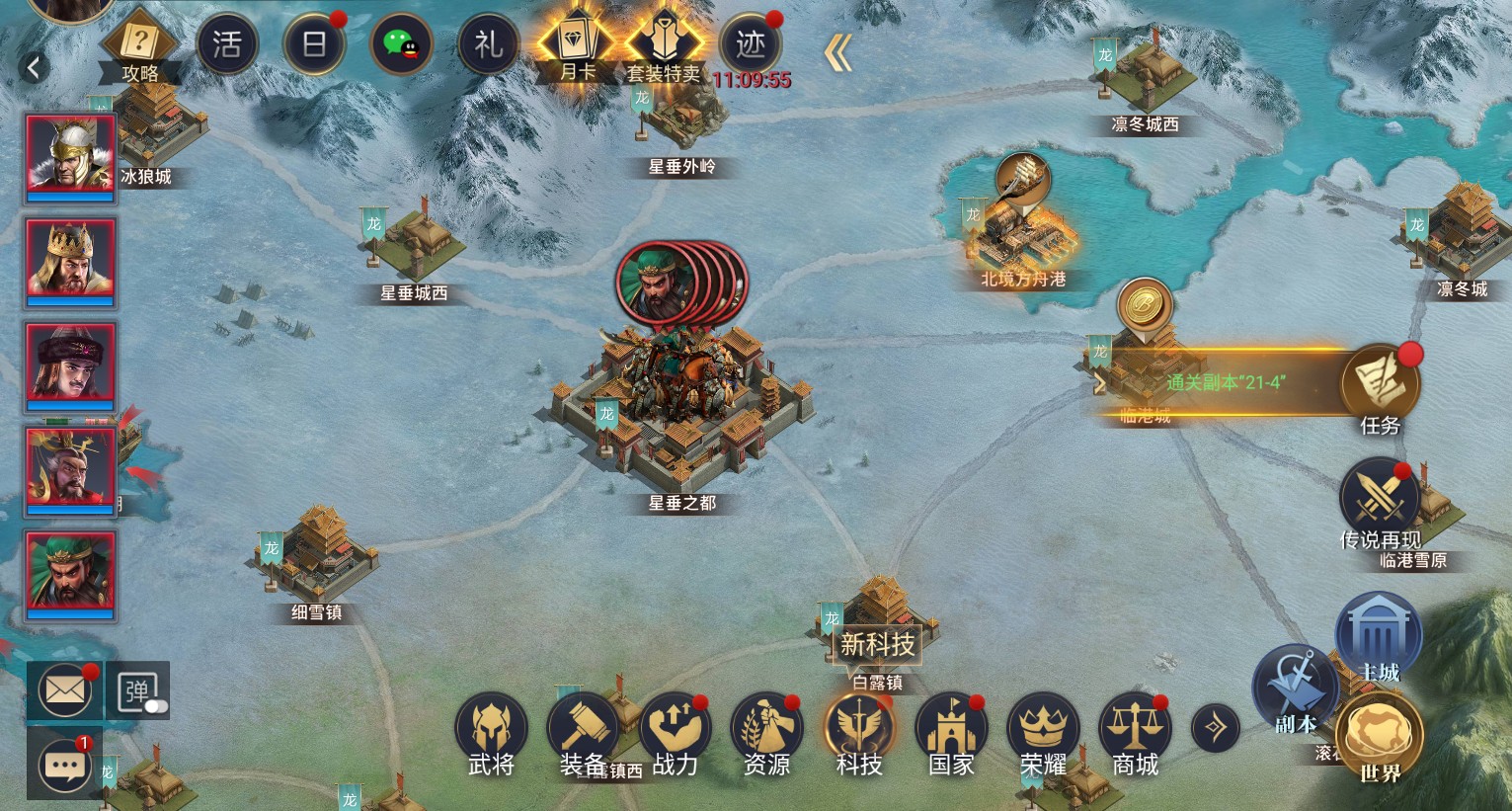Screen dimensions: 1512x811
Task: Open the 套装特卖 set sale
Action: (664, 45)
